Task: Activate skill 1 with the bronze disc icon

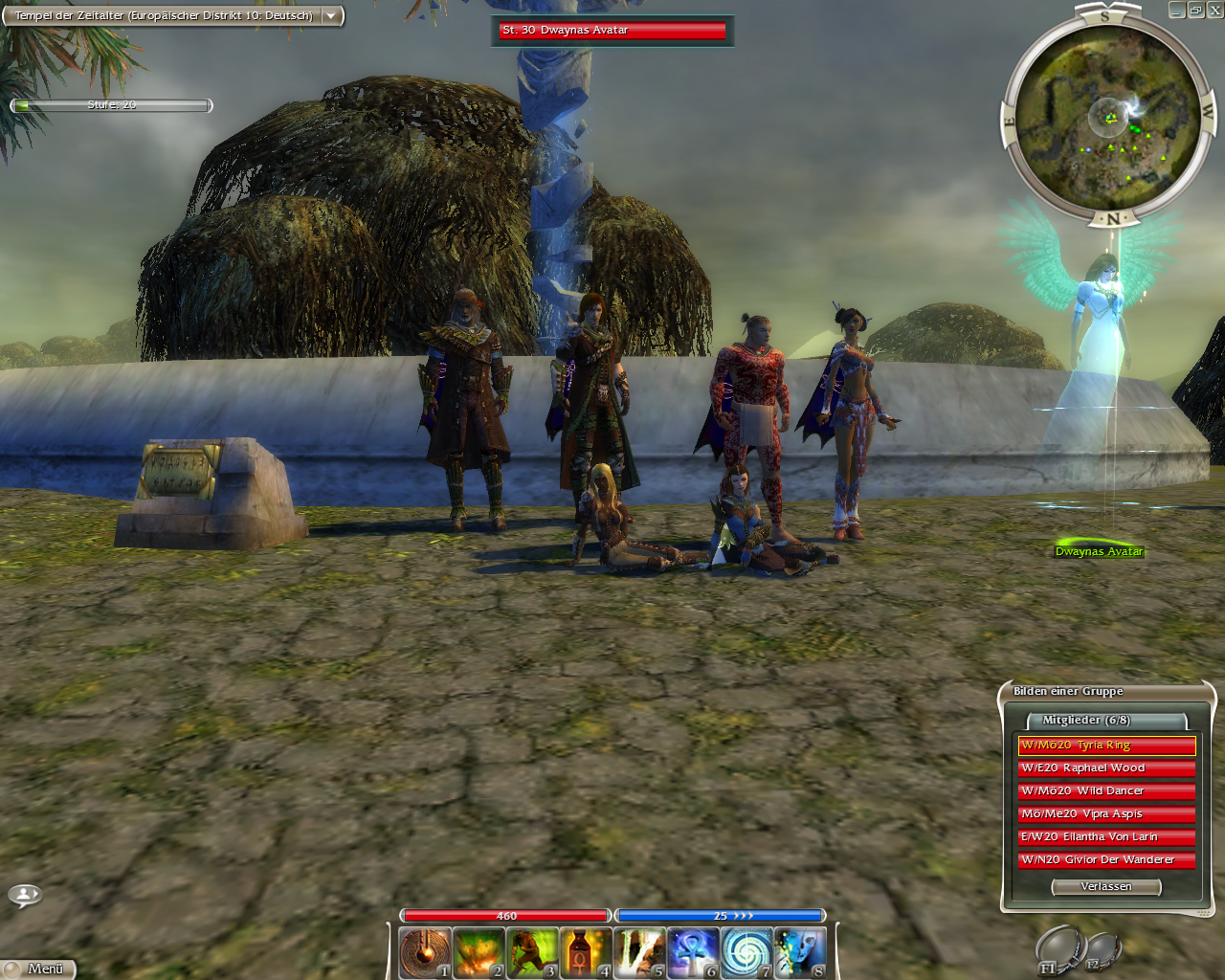Action: click(x=424, y=952)
